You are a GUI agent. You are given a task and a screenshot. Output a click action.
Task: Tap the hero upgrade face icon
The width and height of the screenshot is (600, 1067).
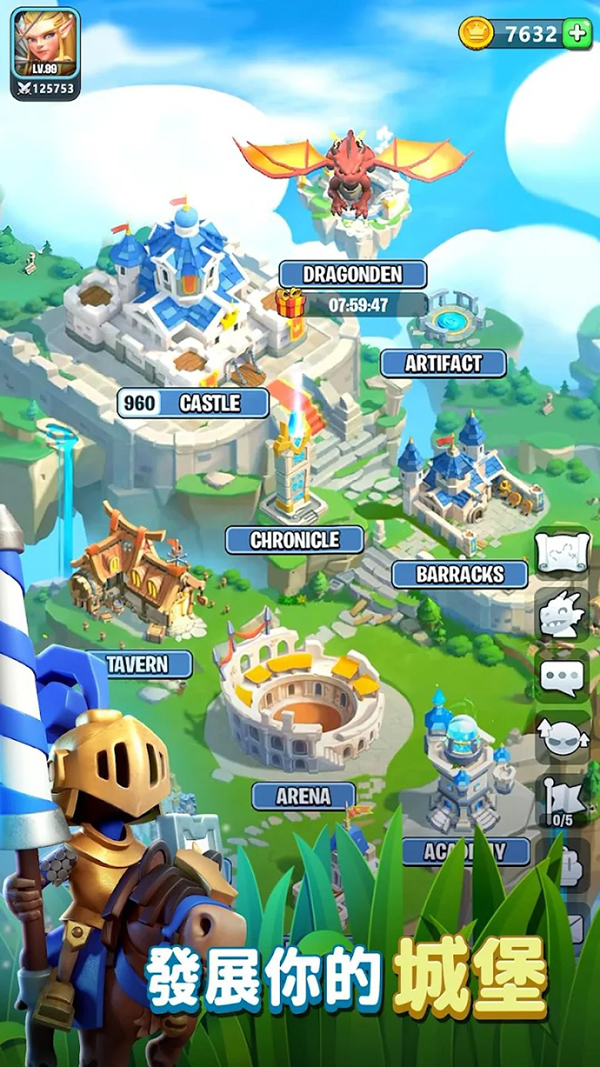tap(563, 738)
